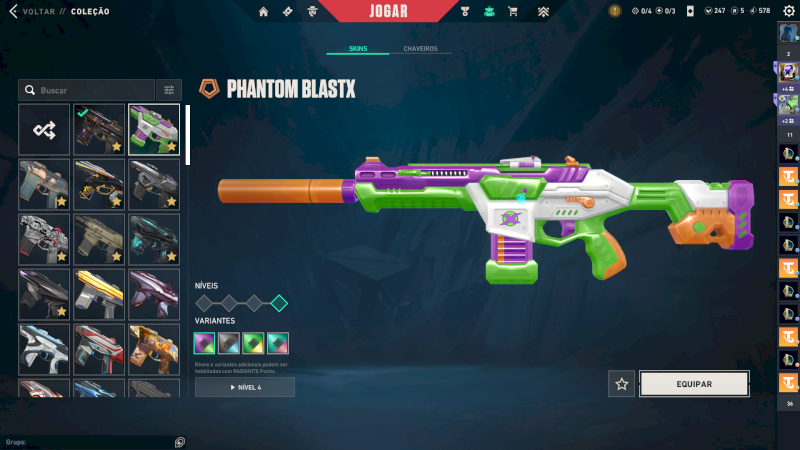Open the chat bubble icon
The height and width of the screenshot is (450, 800).
[x=179, y=441]
